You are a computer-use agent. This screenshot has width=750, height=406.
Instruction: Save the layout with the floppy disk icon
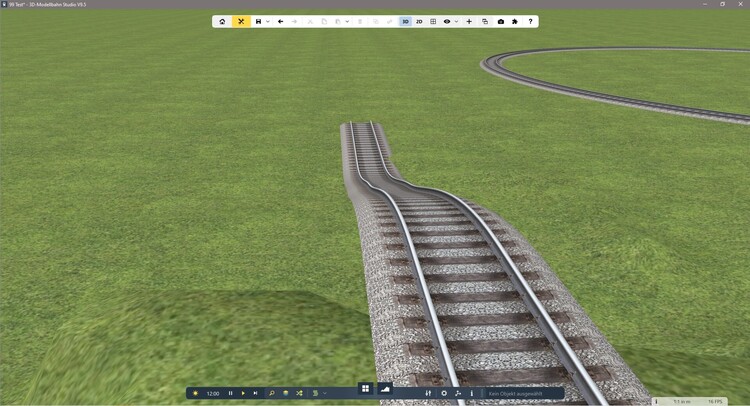pyautogui.click(x=258, y=21)
